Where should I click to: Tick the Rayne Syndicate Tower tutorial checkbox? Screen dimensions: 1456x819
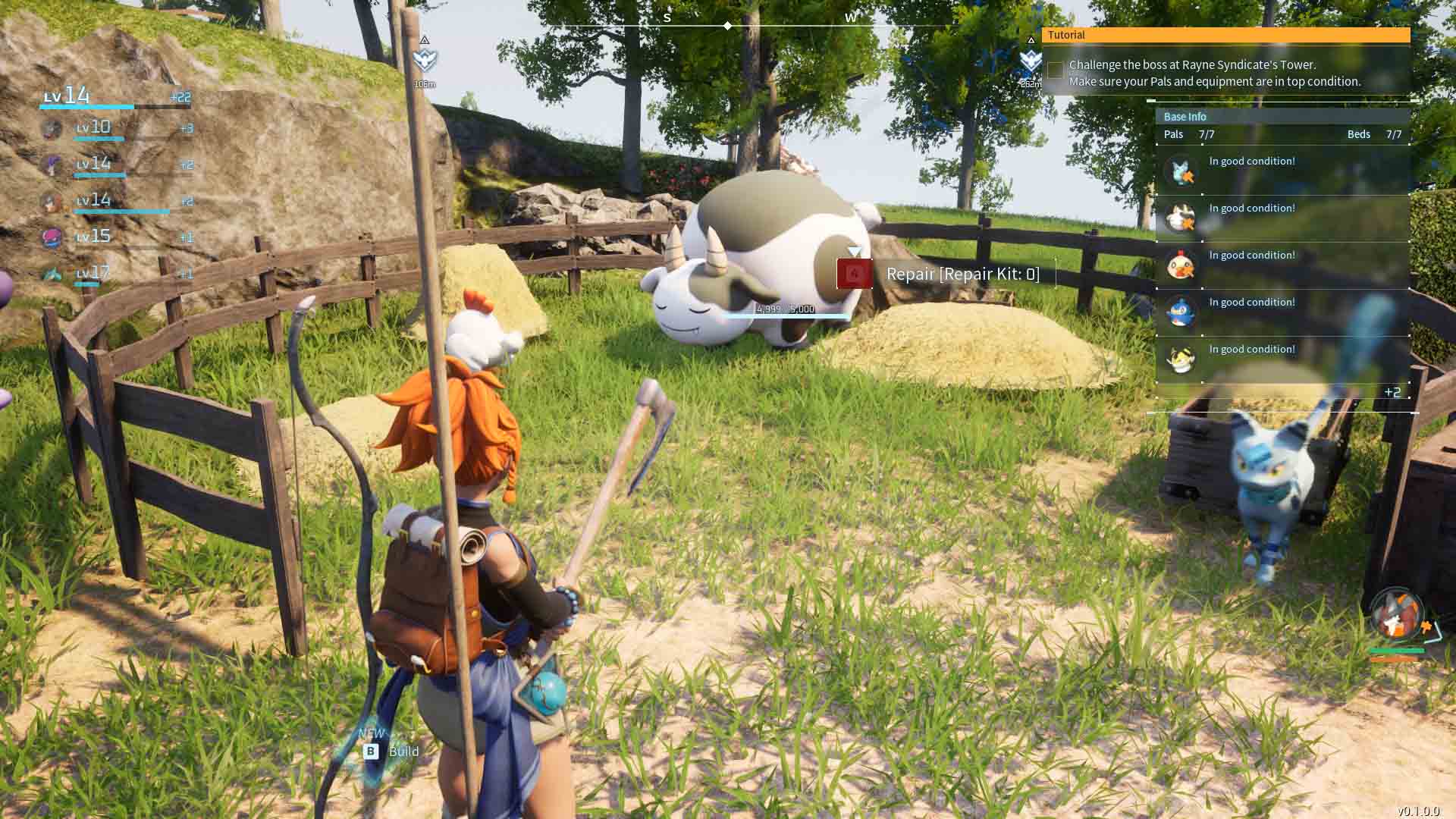1055,71
